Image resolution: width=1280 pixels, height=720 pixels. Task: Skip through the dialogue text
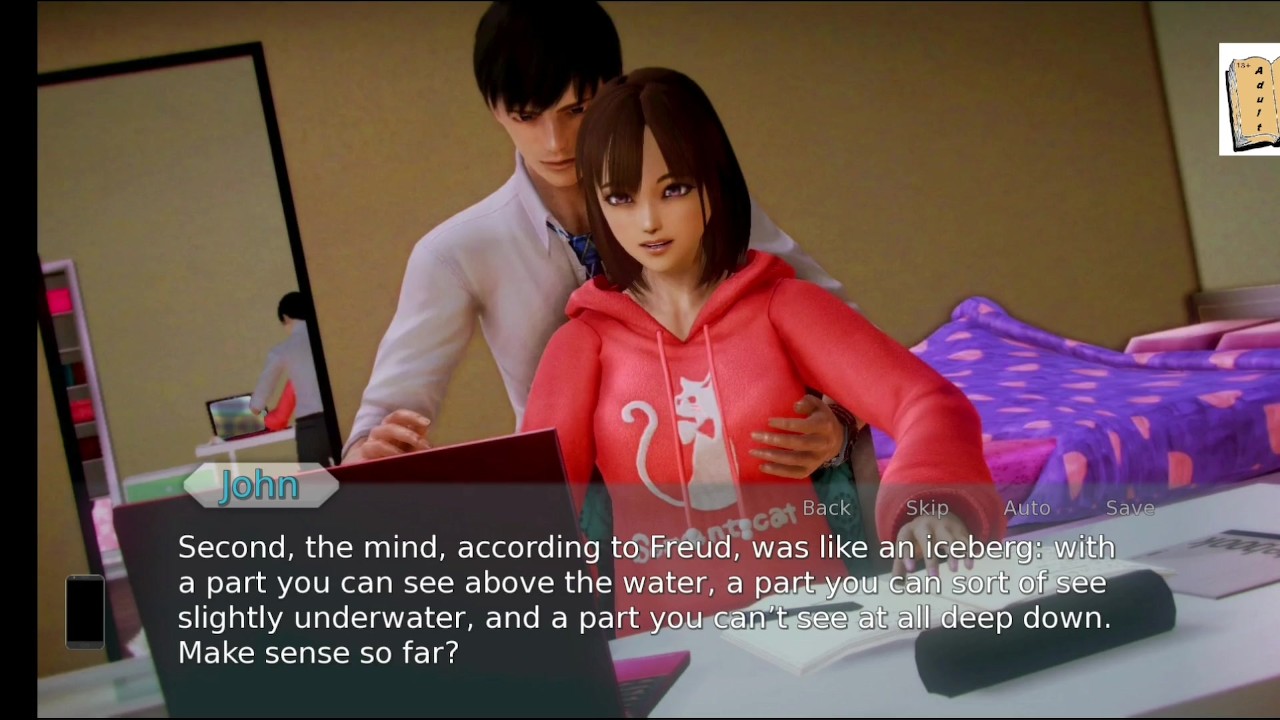pyautogui.click(x=926, y=508)
